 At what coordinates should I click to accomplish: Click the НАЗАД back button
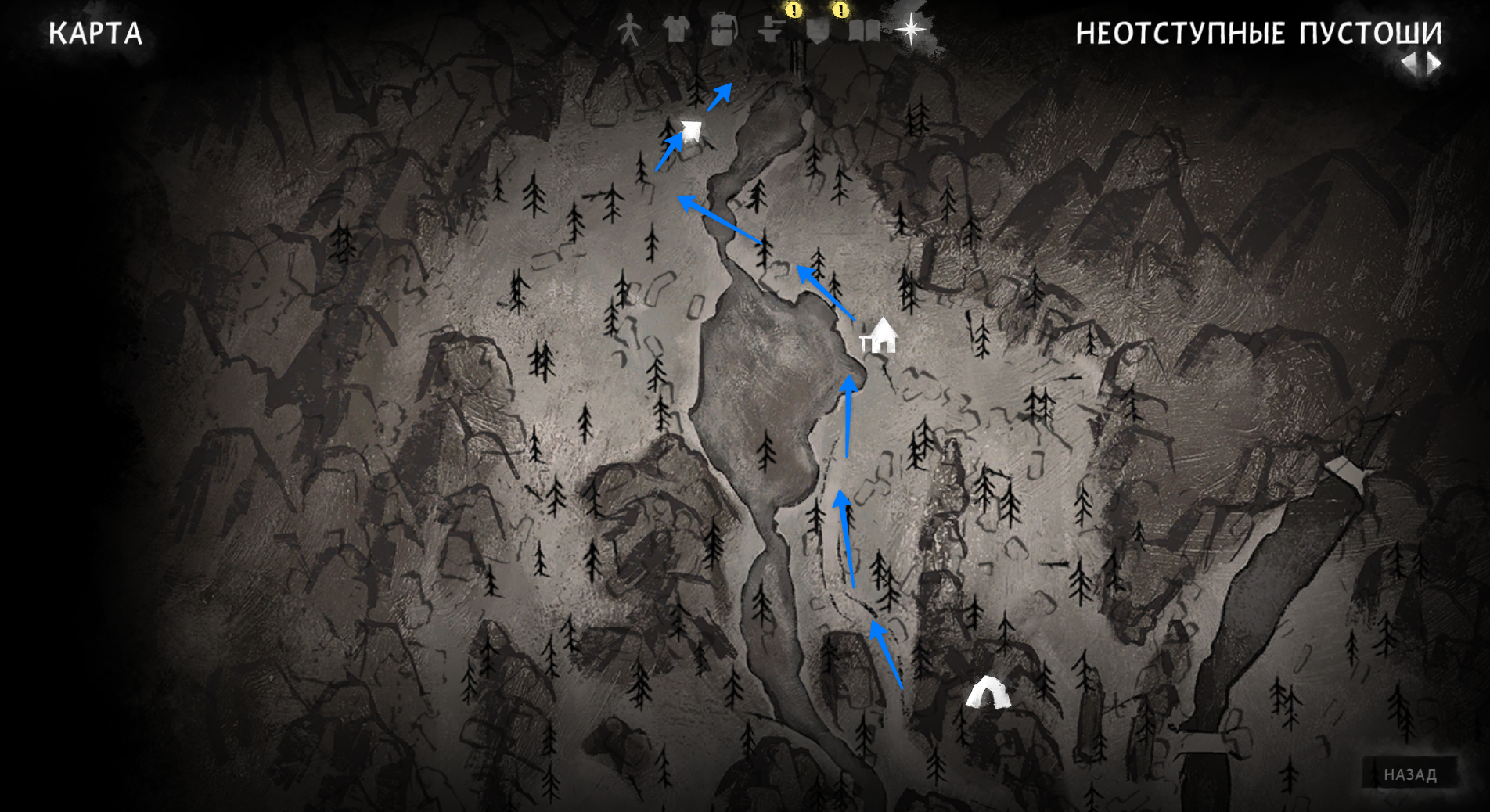tap(1410, 774)
